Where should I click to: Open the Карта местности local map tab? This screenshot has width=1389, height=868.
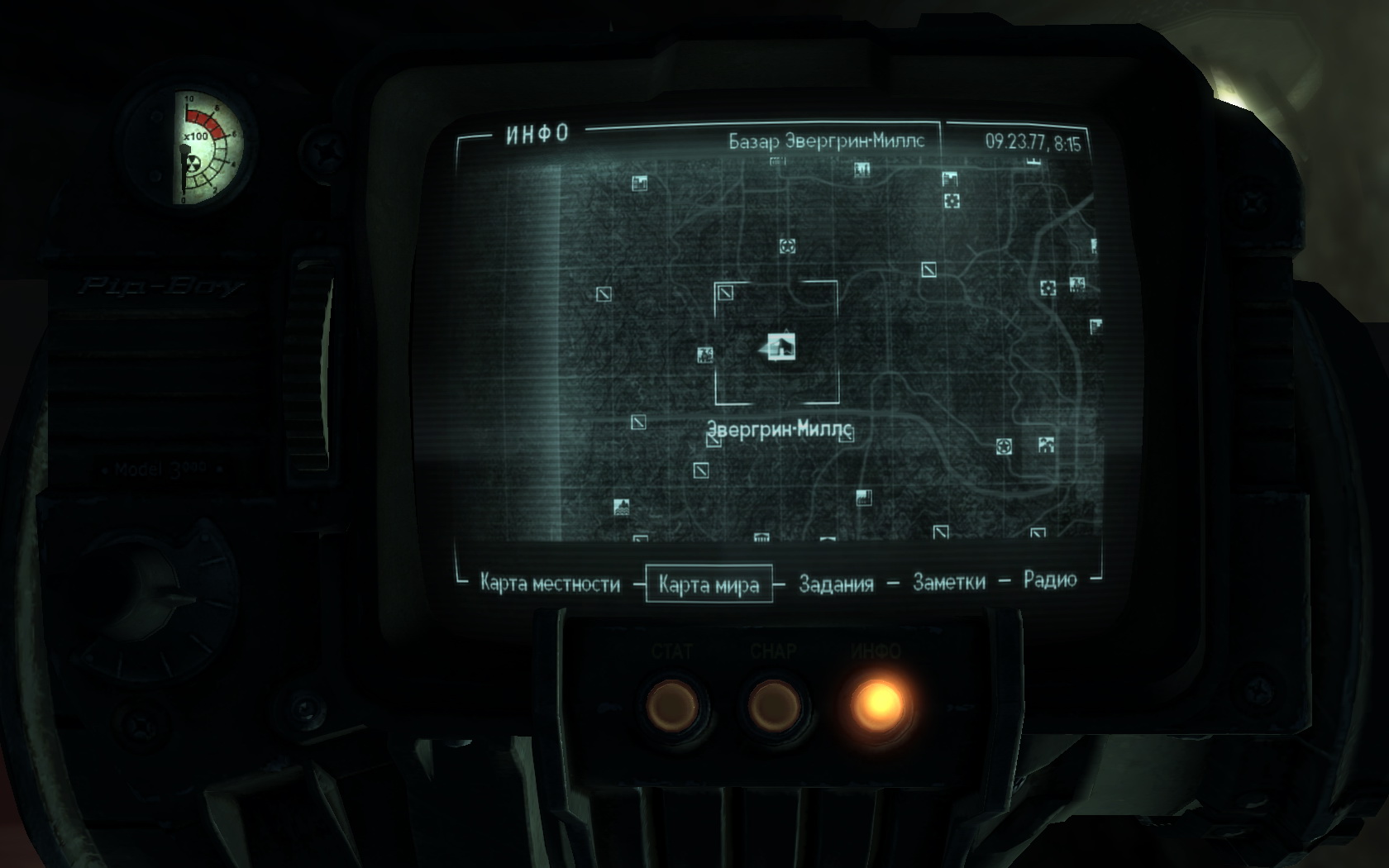pos(550,584)
